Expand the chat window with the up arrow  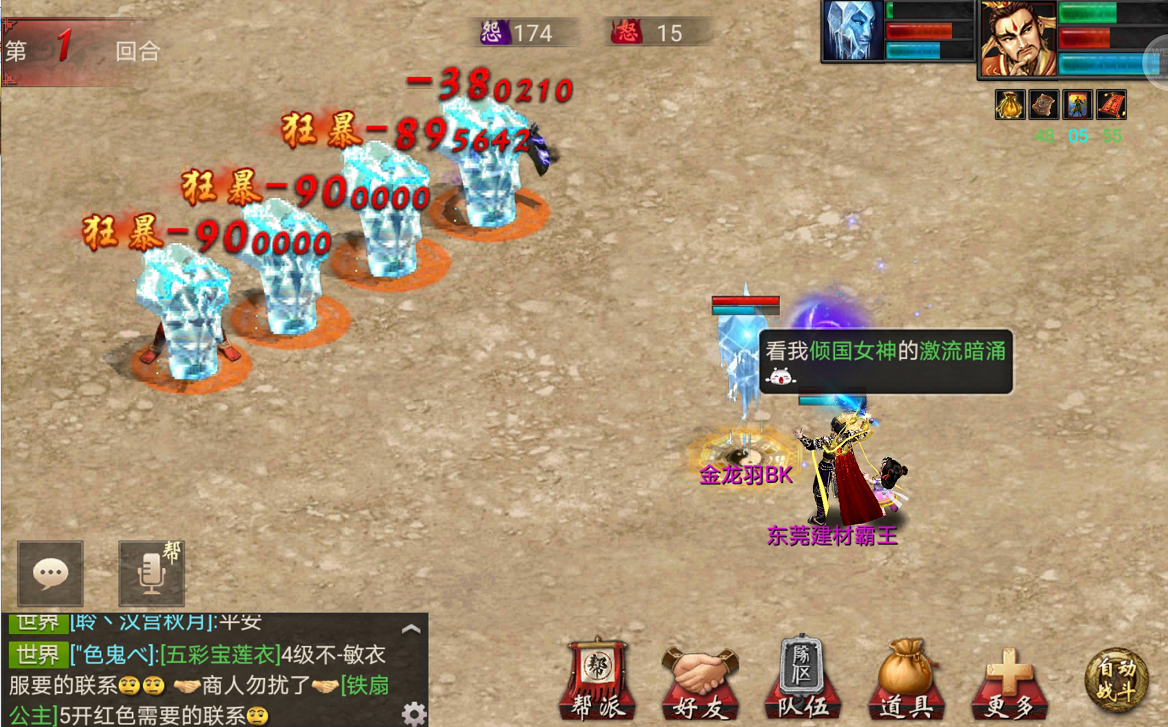pos(410,629)
